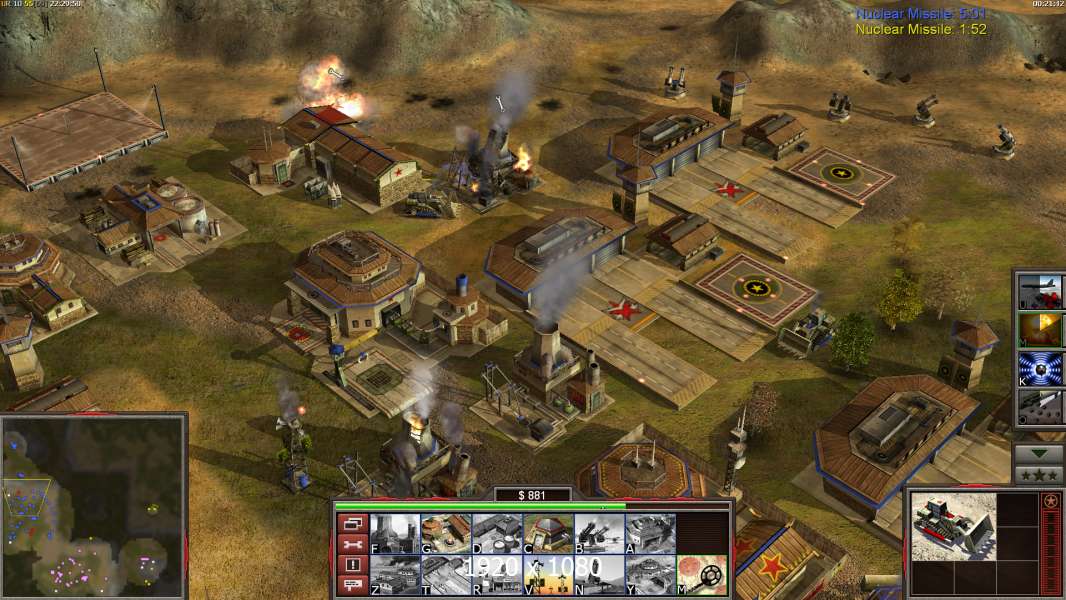Open the message chat button

tap(353, 586)
